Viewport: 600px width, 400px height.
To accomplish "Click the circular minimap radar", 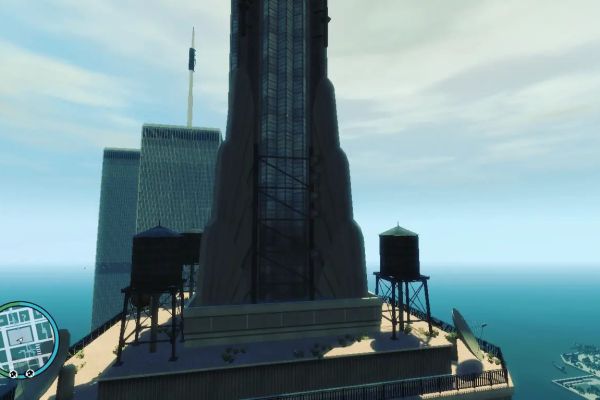I will 27,340.
